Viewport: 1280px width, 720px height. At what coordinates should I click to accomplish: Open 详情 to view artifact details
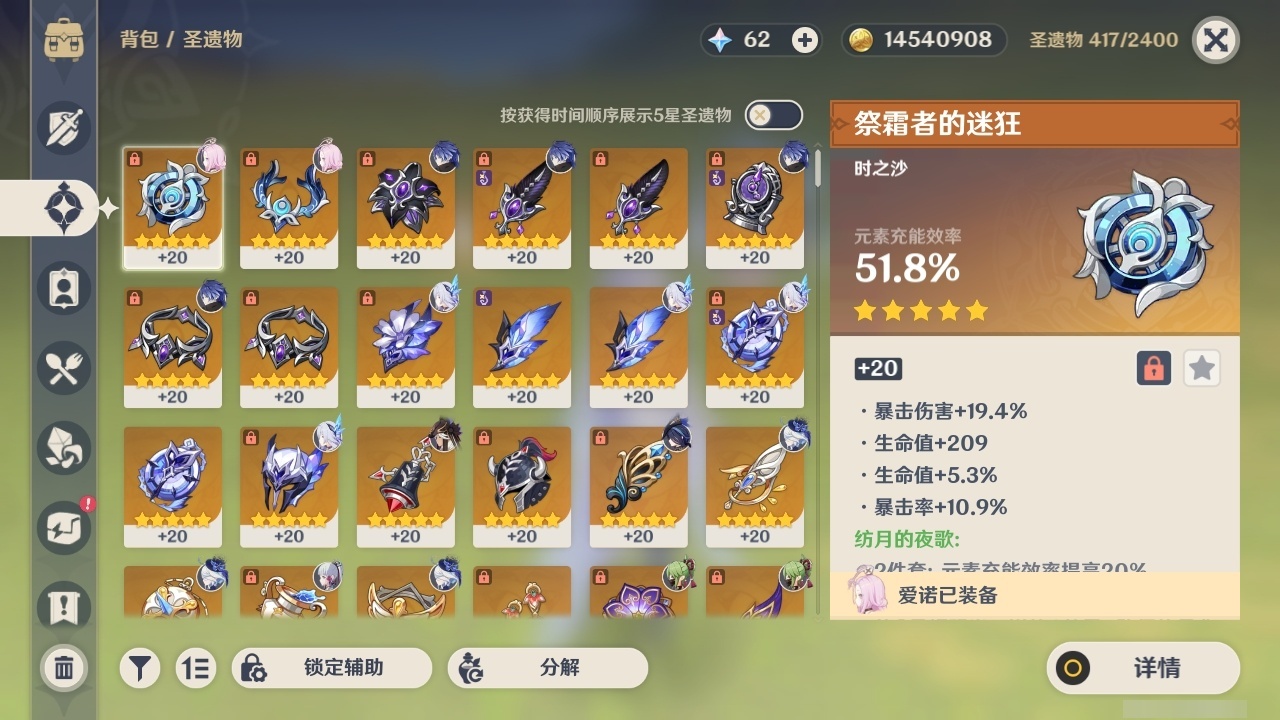(x=1143, y=668)
